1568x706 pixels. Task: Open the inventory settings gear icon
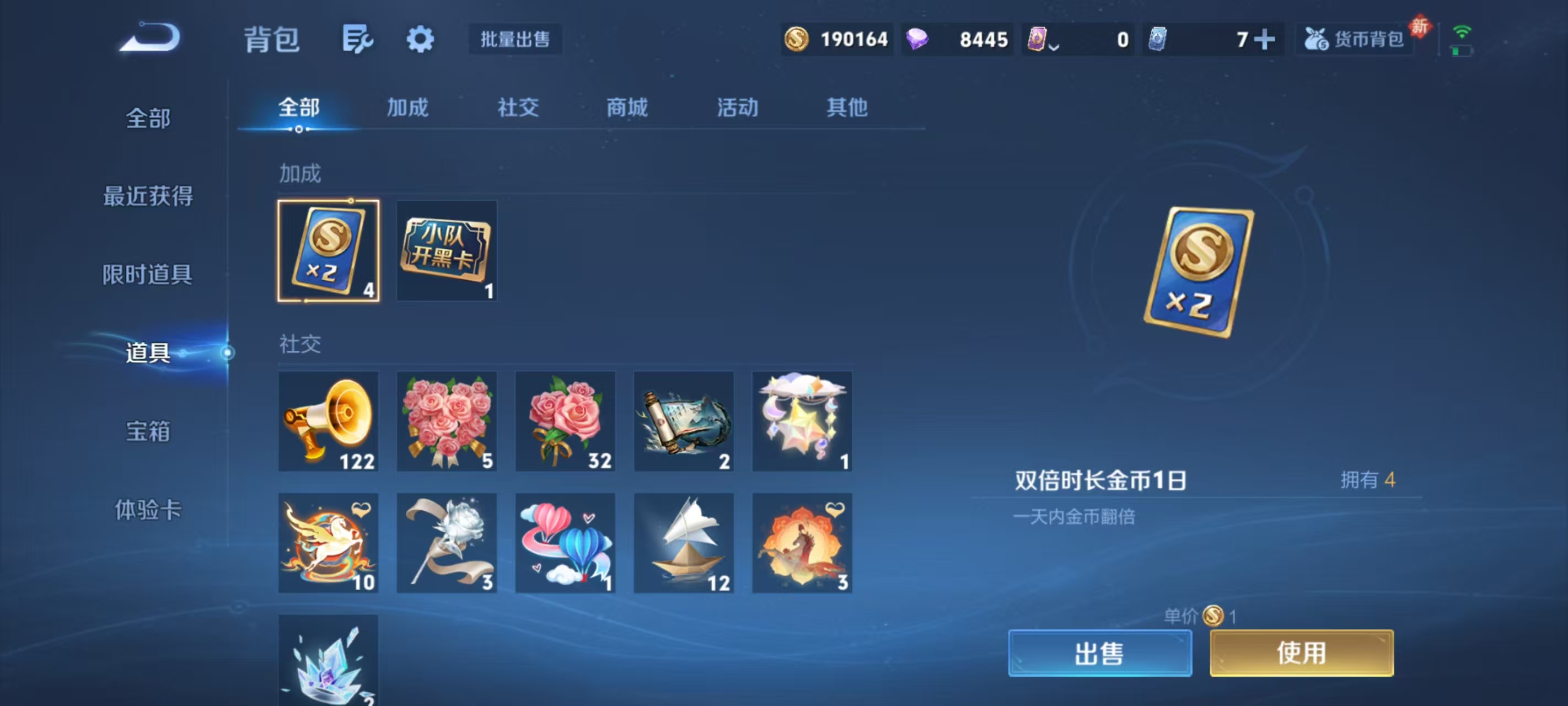click(x=420, y=39)
